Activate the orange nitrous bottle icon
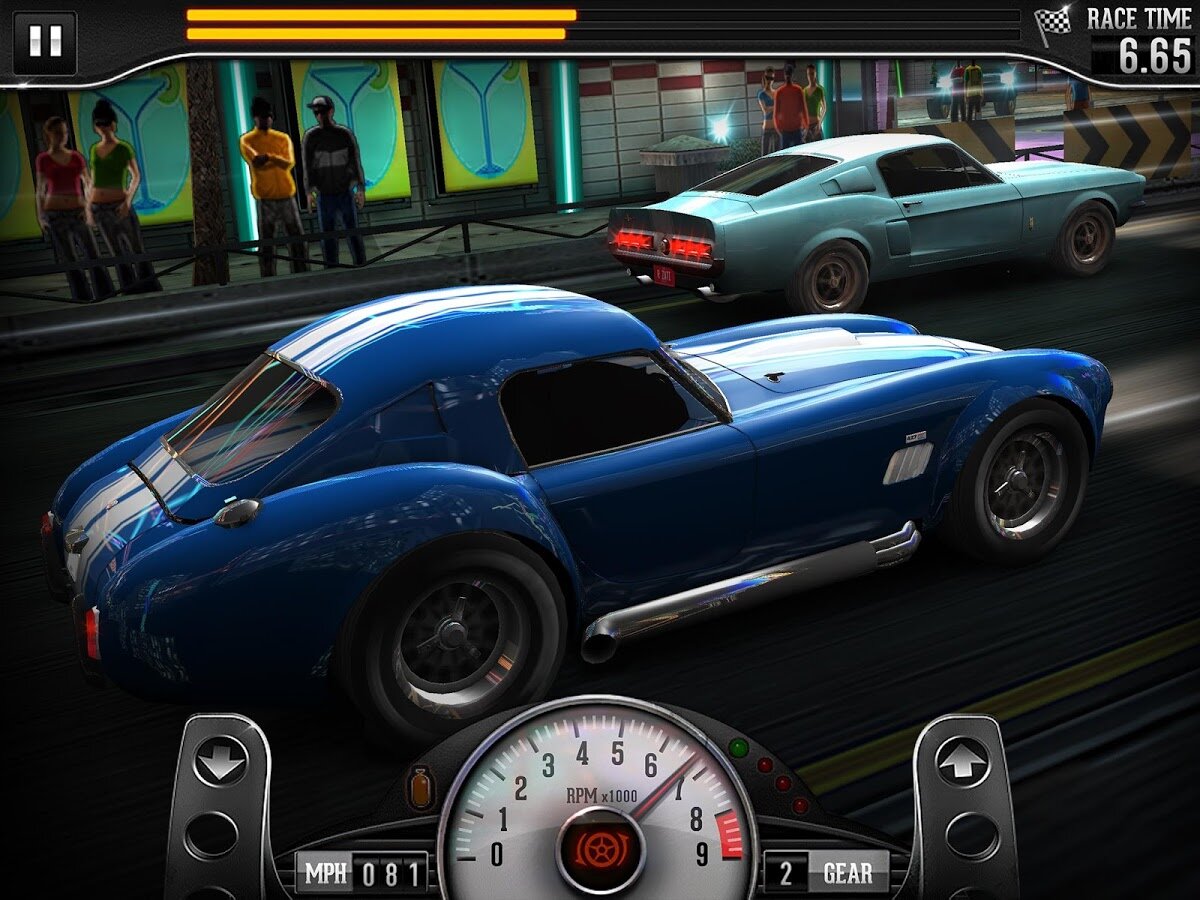1200x900 pixels. click(420, 787)
